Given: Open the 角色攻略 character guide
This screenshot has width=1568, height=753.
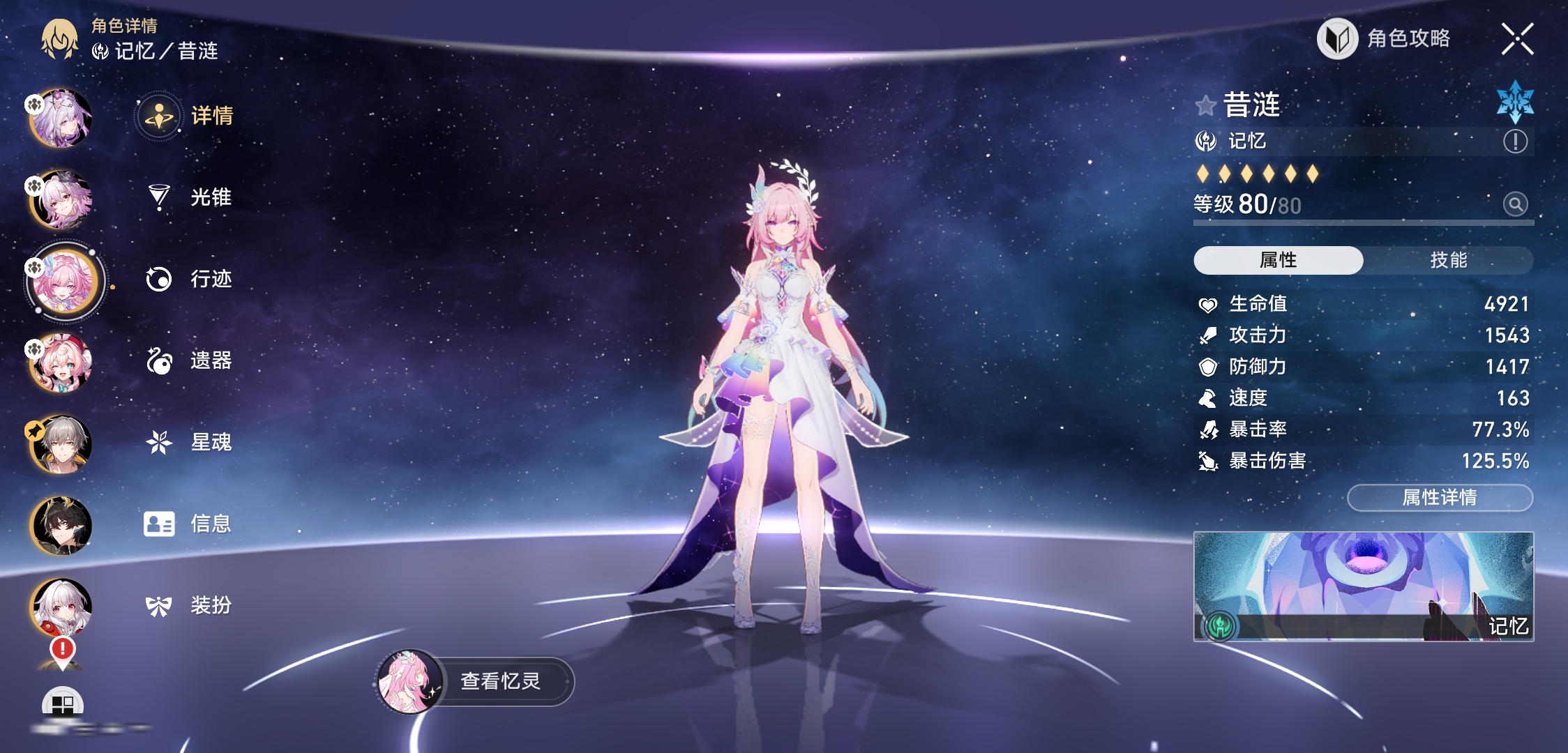Looking at the screenshot, I should (1385, 39).
